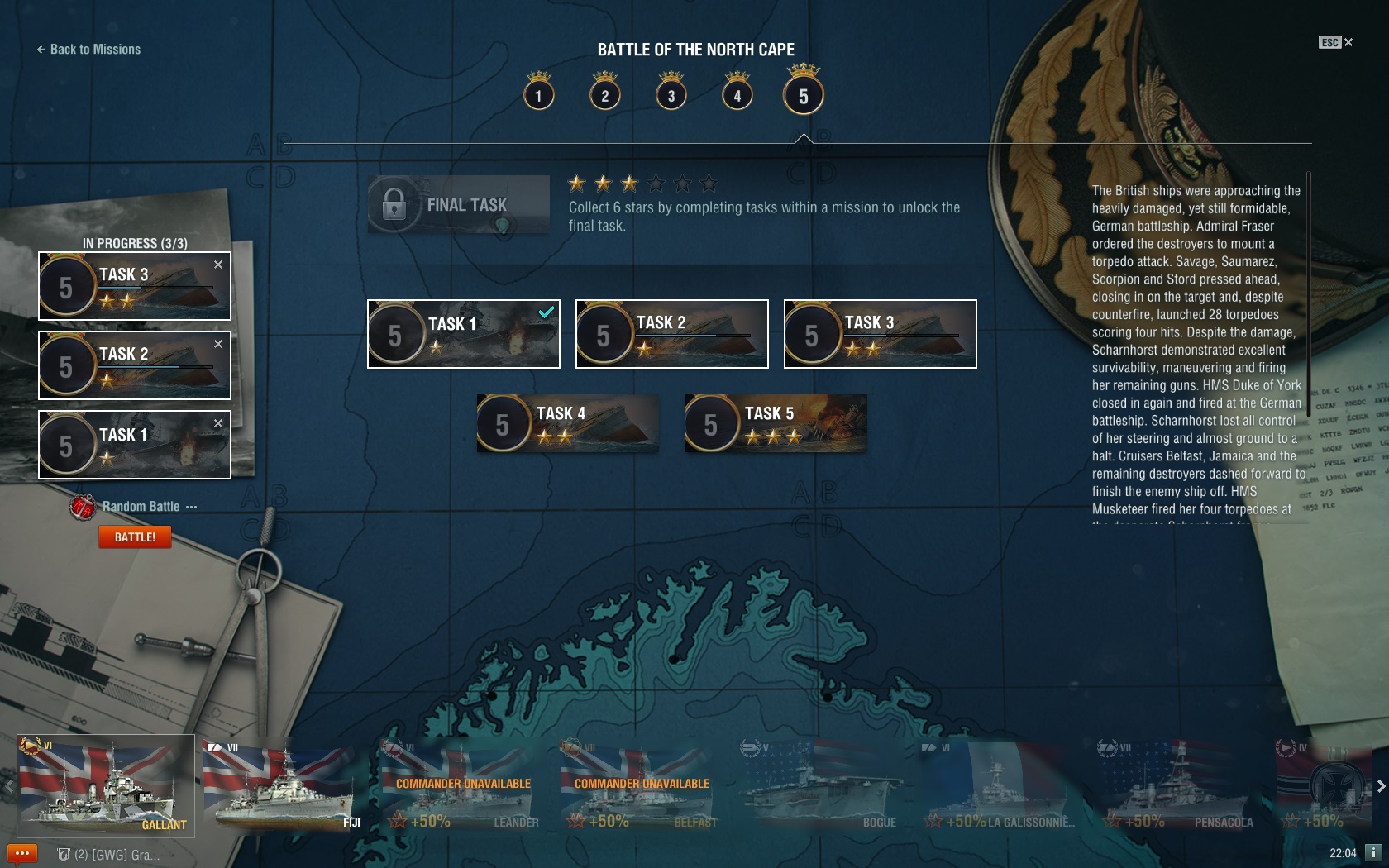
Task: Remove Task 2 from the in-progress list
Action: pyautogui.click(x=218, y=344)
